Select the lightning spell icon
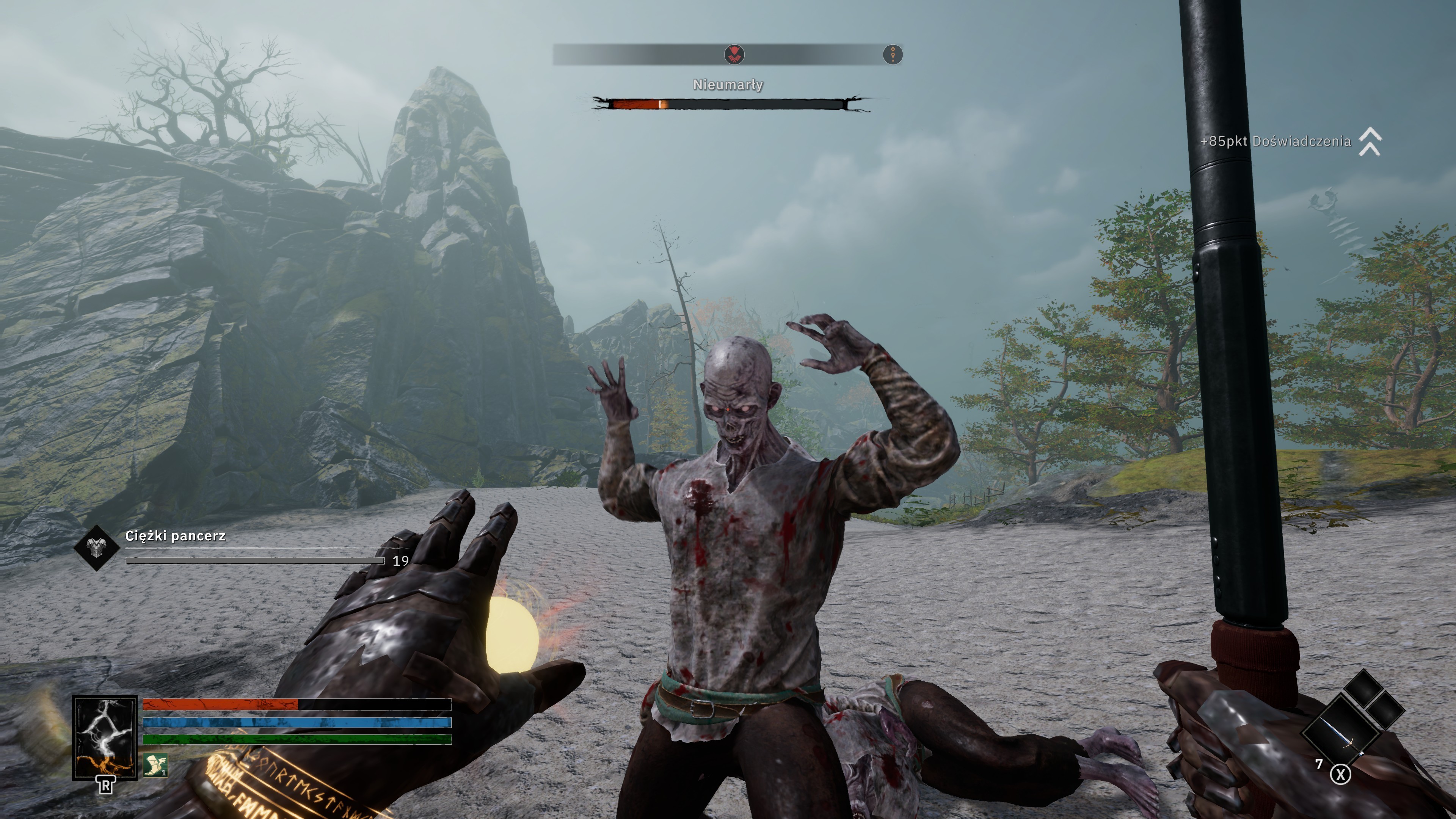The height and width of the screenshot is (819, 1456). pyautogui.click(x=105, y=737)
